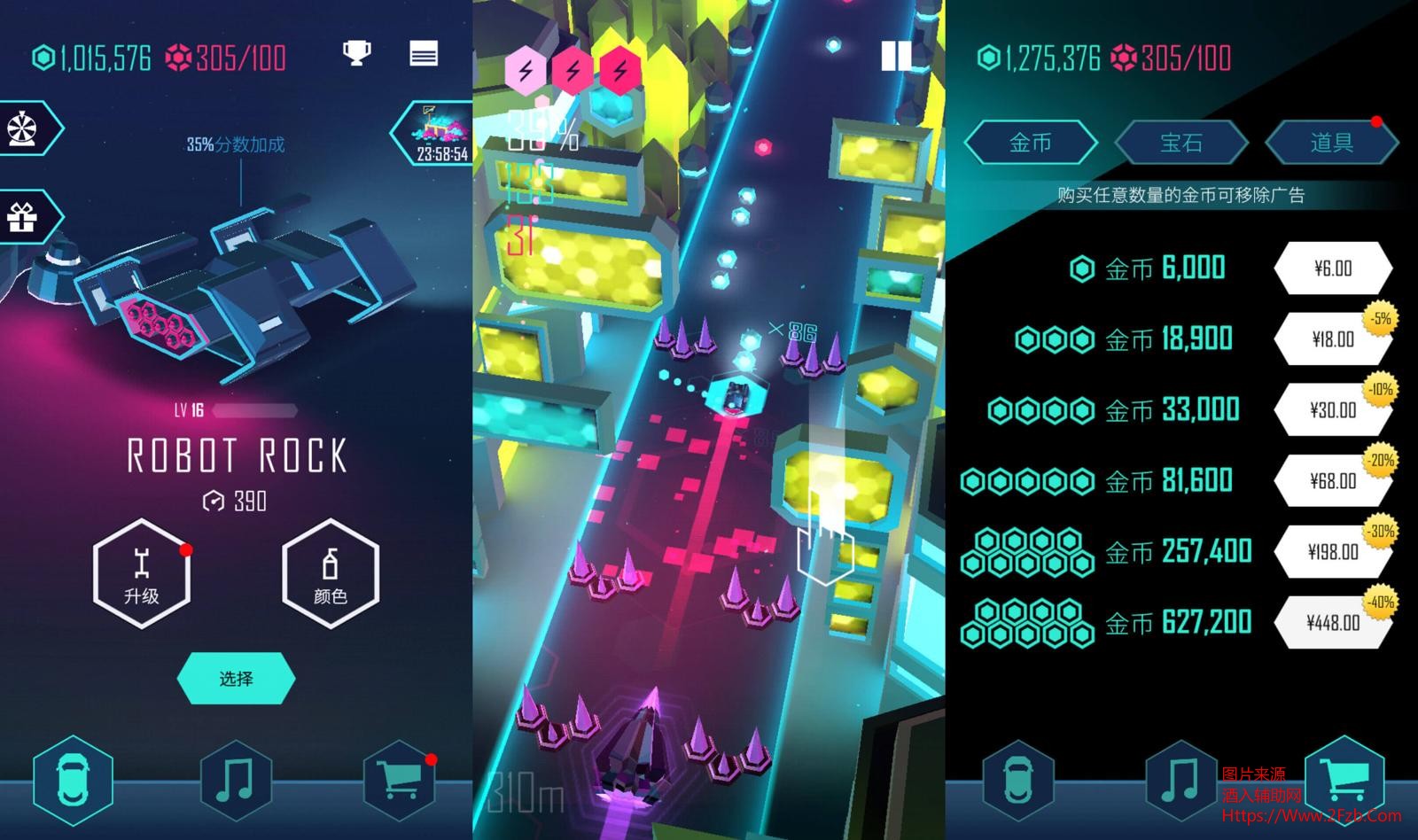
Task: Purchase the ¥30.00 coin pack
Action: coord(1332,410)
